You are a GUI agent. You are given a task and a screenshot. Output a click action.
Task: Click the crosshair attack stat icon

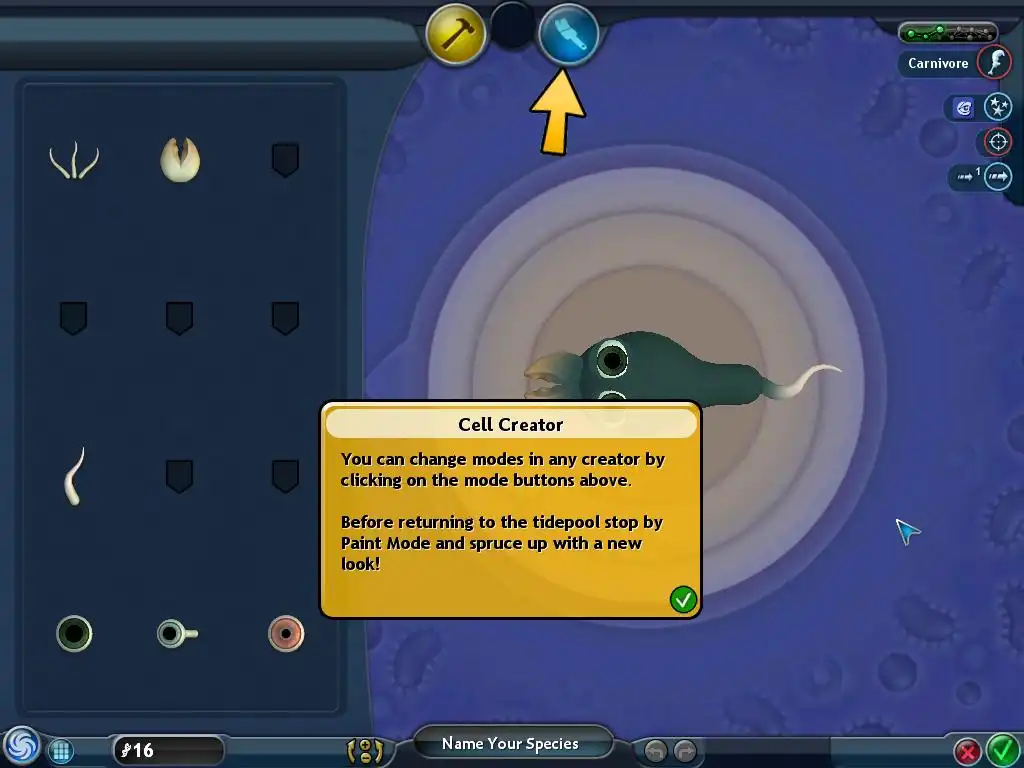point(998,141)
